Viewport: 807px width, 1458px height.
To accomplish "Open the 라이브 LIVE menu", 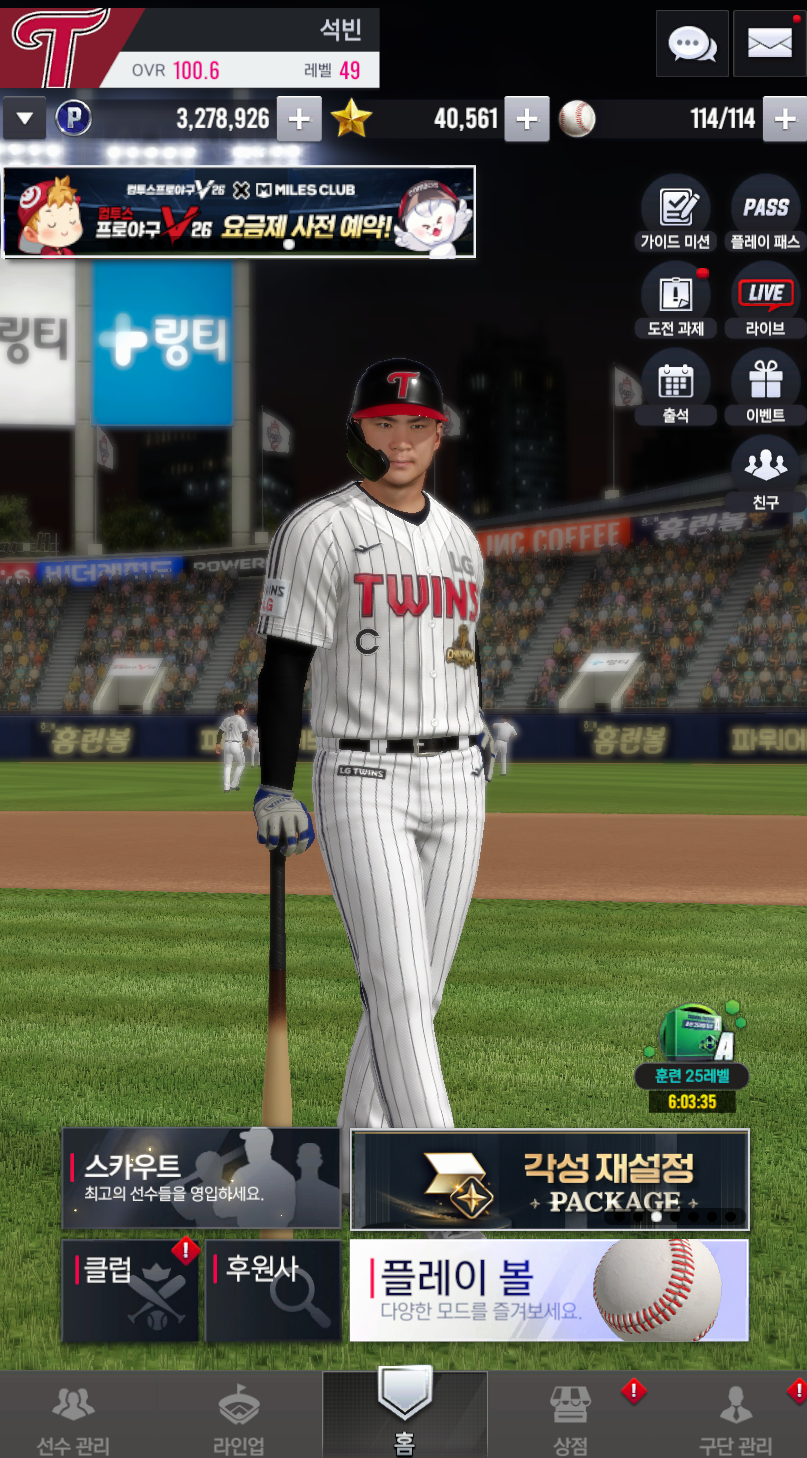I will (766, 301).
